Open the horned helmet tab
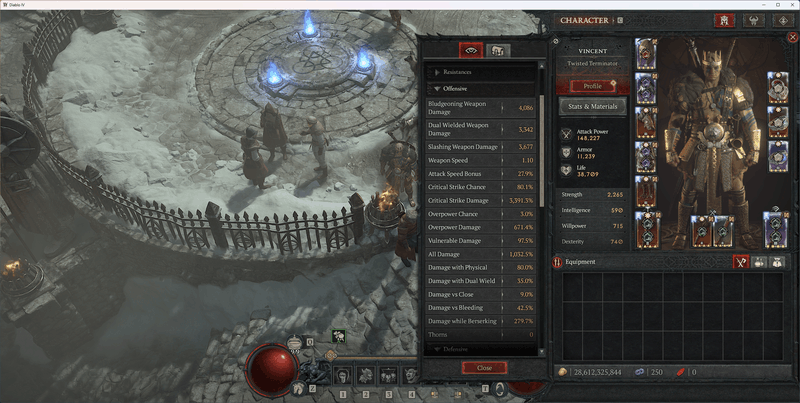 (x=753, y=20)
